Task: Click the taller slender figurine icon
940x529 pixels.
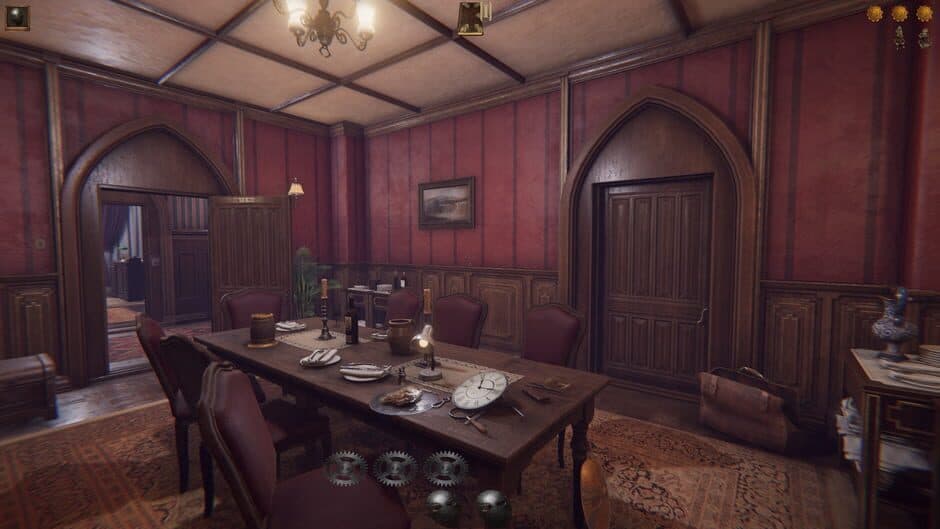Action: click(x=900, y=37)
